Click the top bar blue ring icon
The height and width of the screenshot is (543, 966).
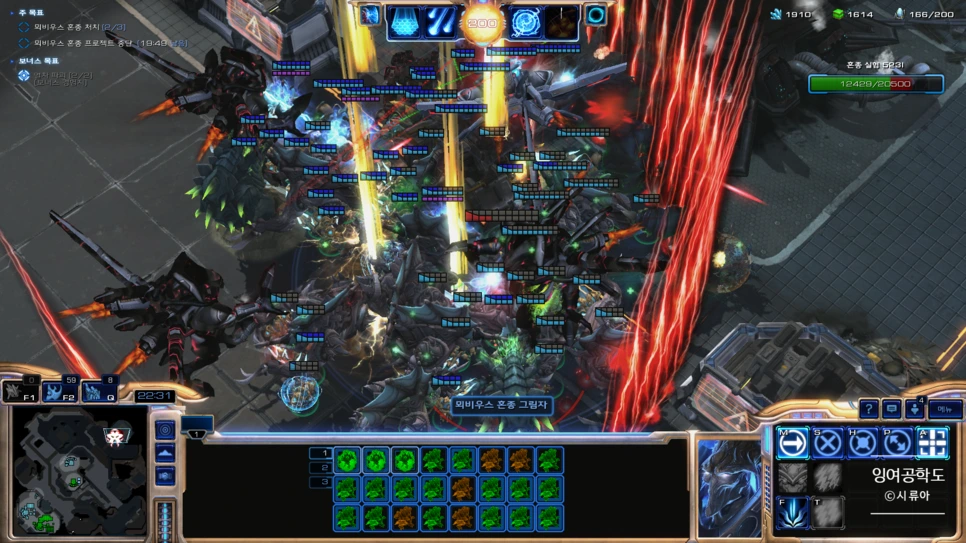pos(596,16)
